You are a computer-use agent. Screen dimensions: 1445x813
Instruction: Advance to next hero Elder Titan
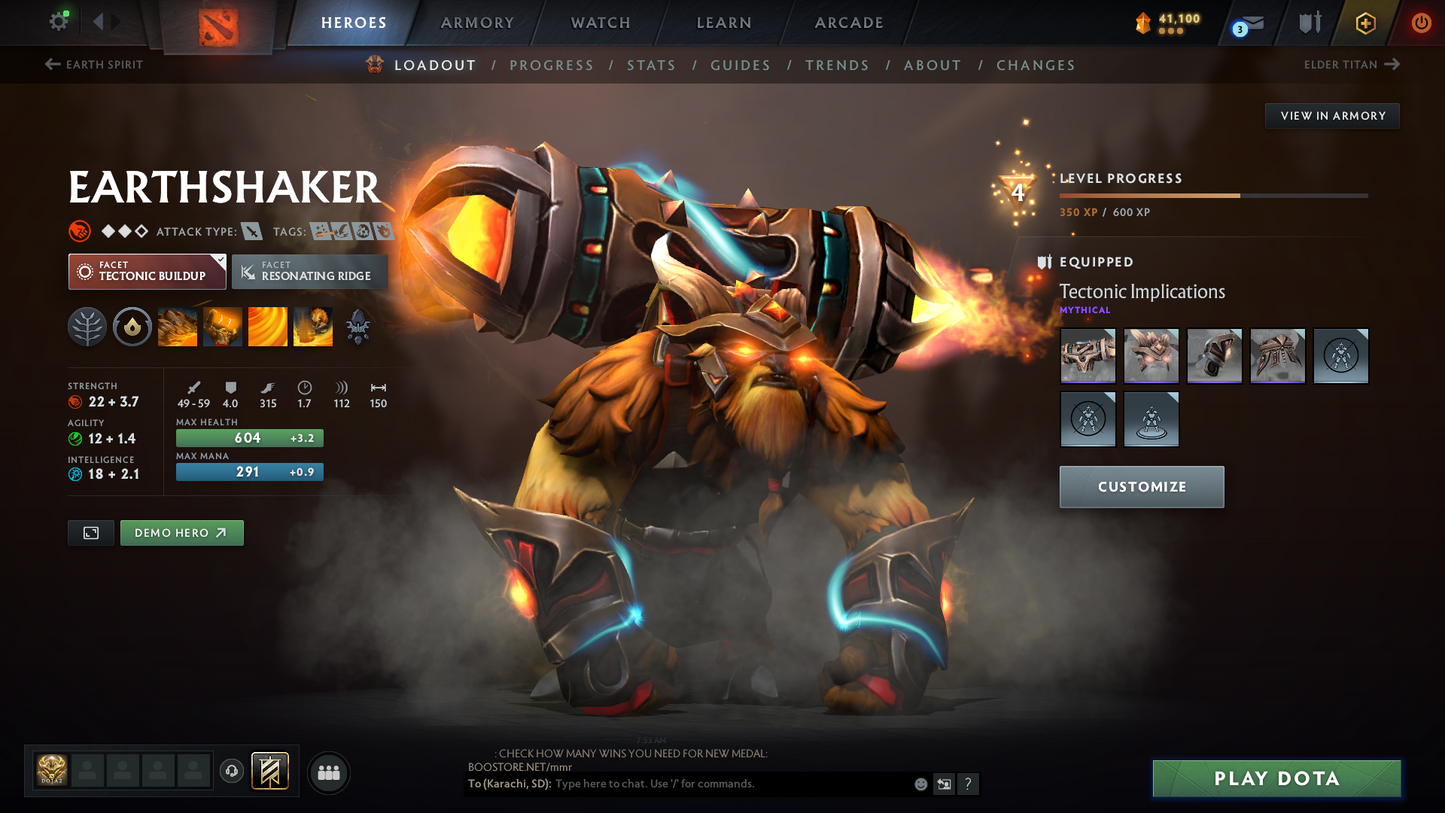click(x=1352, y=64)
